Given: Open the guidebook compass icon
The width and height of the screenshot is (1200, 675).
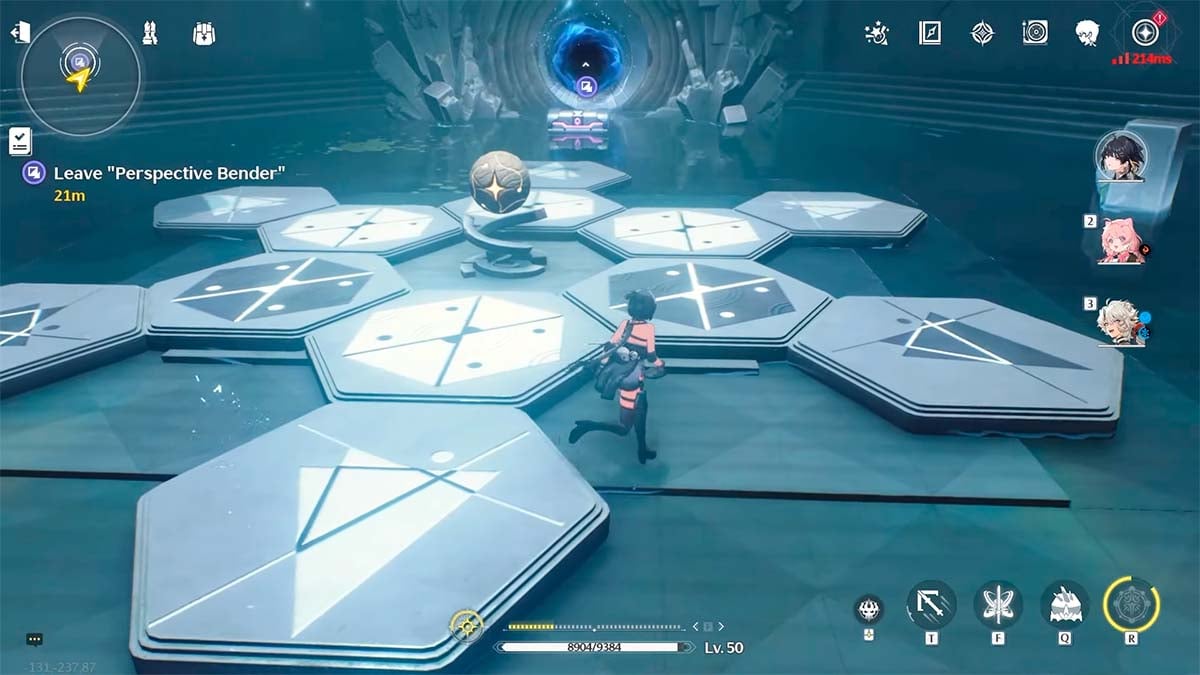Looking at the screenshot, I should click(930, 33).
